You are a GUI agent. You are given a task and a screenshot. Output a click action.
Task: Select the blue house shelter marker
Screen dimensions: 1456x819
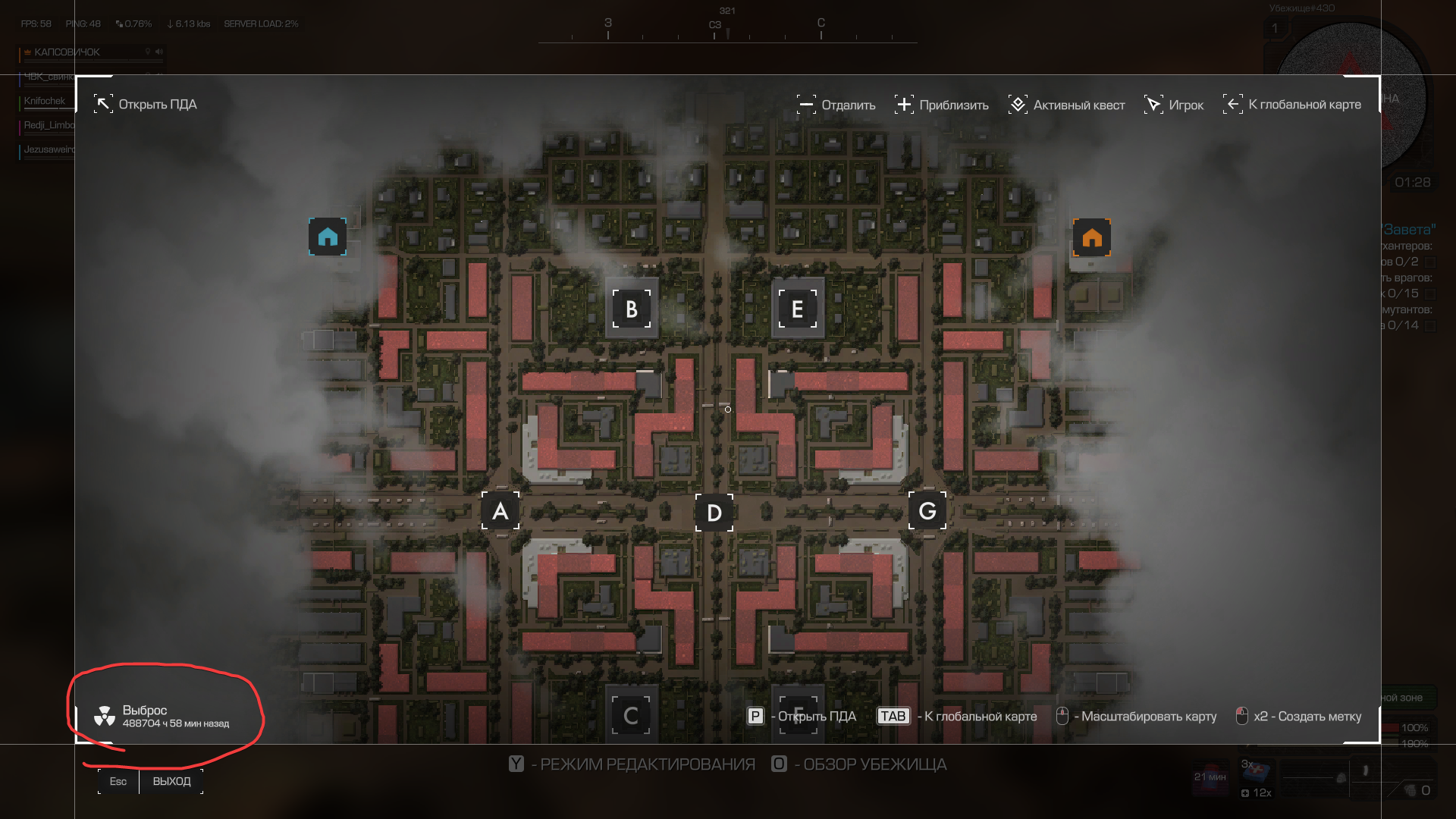pos(328,237)
